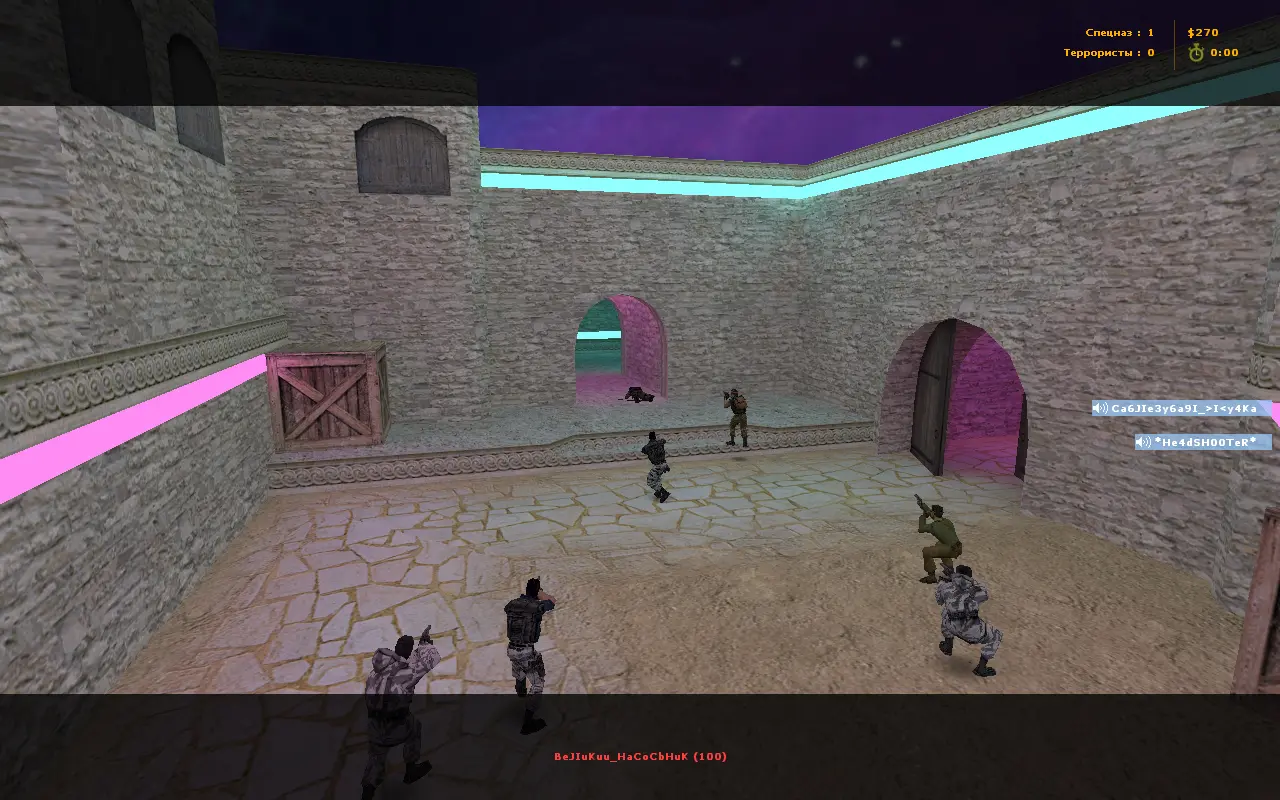The width and height of the screenshot is (1280, 800).
Task: Select the Ca6JIe3y6a9I_>I<y4Ka voice chat entry
Action: 1182,408
